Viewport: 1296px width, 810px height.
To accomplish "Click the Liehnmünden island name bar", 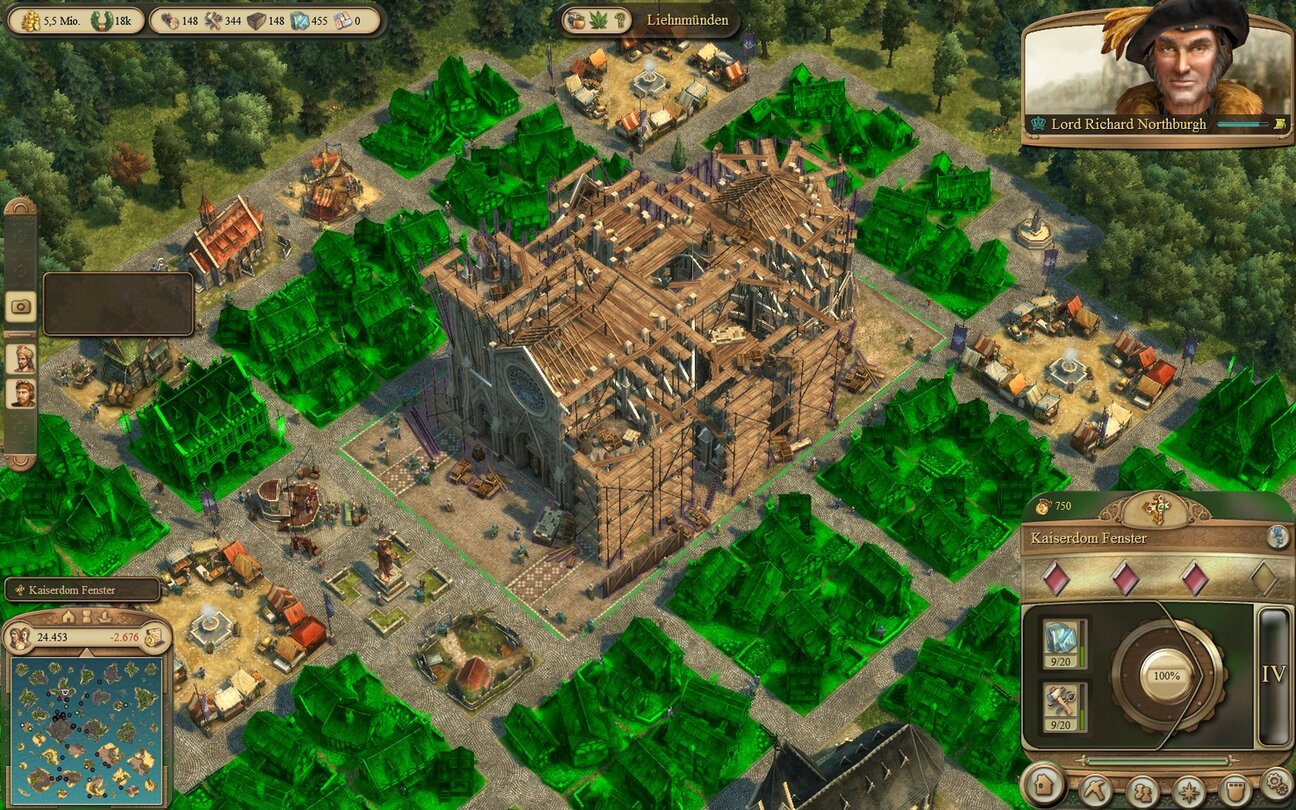I will pos(688,20).
